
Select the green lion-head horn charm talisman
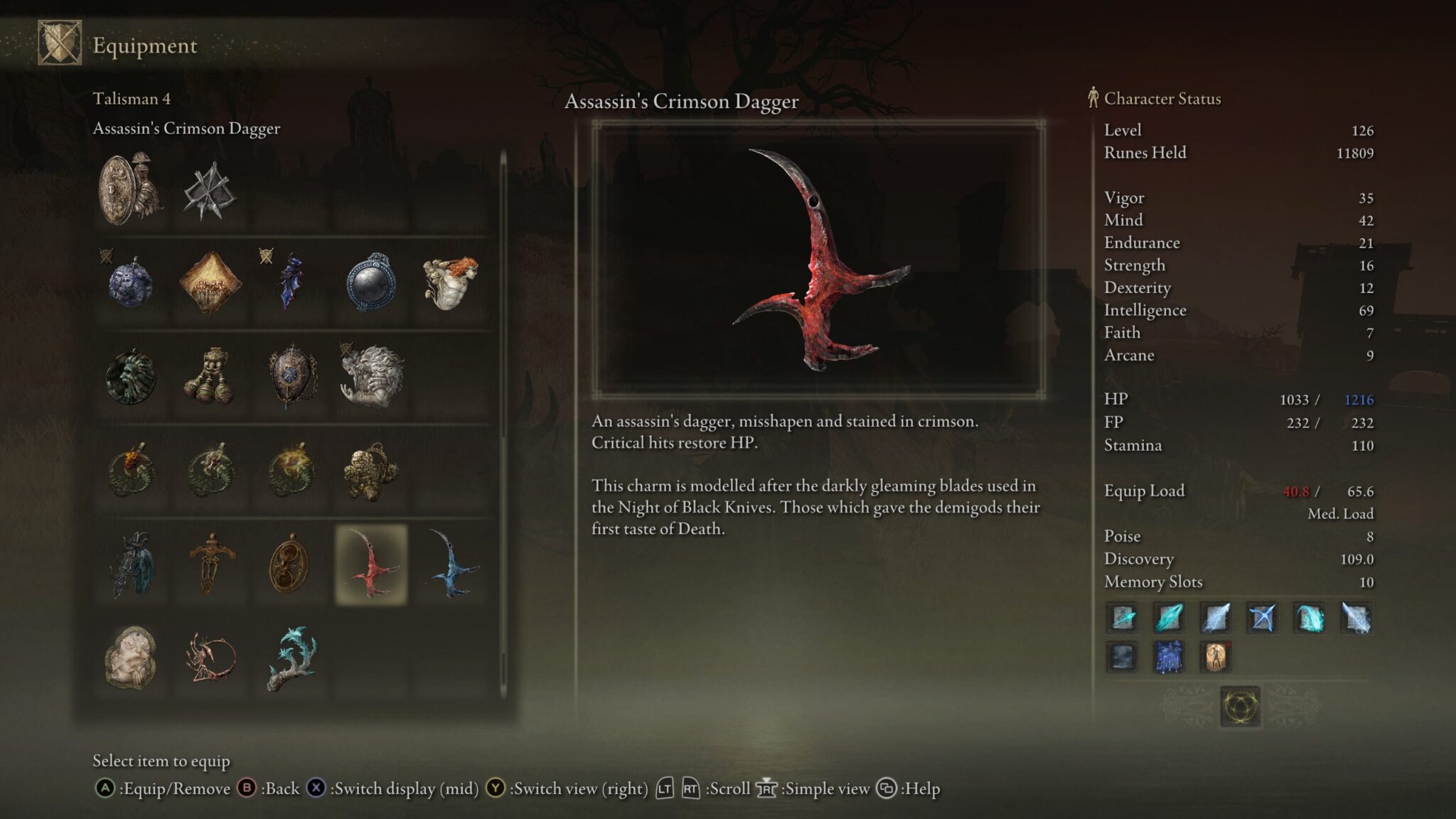pos(132,375)
